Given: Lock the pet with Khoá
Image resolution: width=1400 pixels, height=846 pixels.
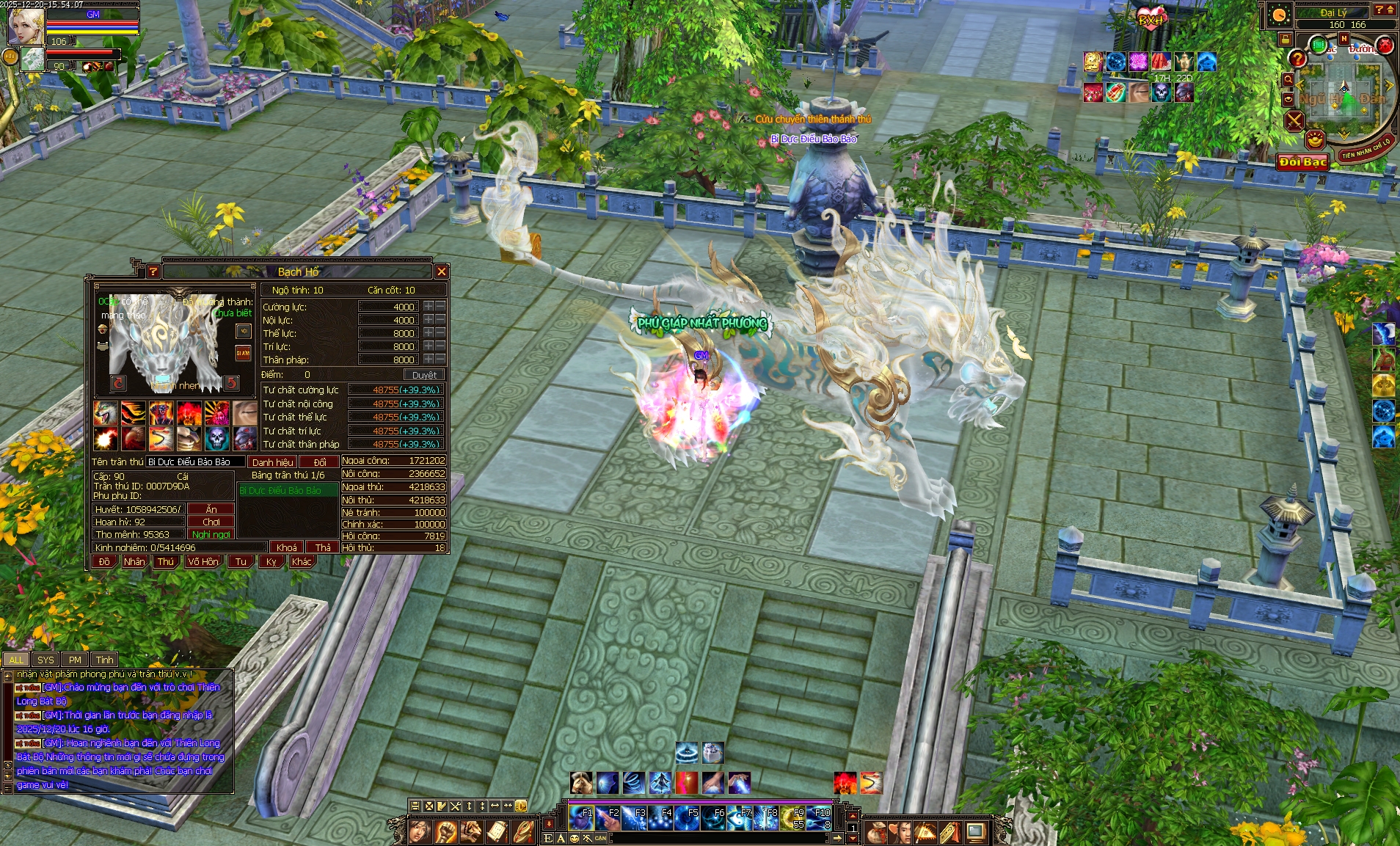Looking at the screenshot, I should pyautogui.click(x=287, y=547).
